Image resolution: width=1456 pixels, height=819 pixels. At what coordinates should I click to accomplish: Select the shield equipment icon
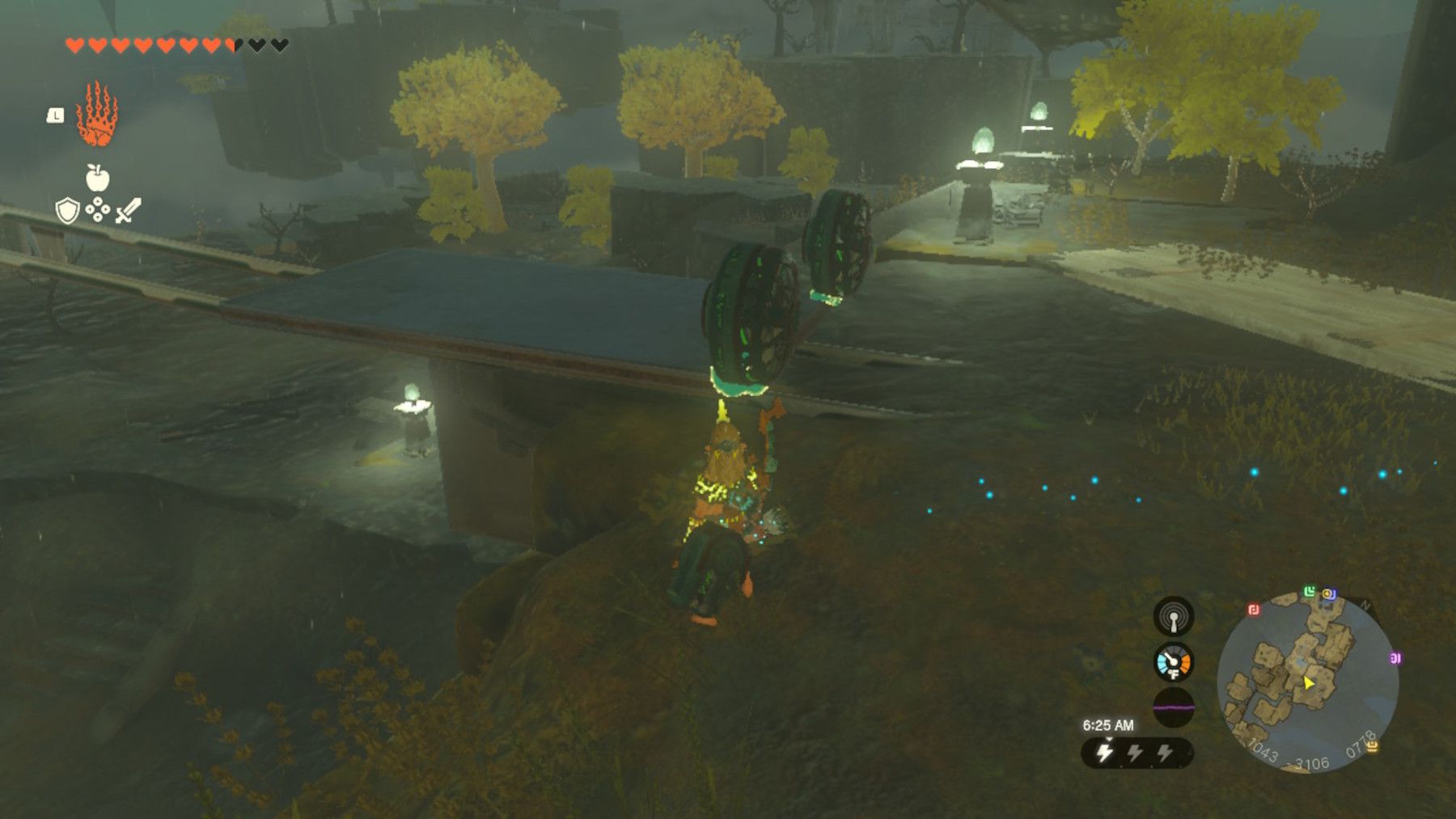tap(67, 211)
